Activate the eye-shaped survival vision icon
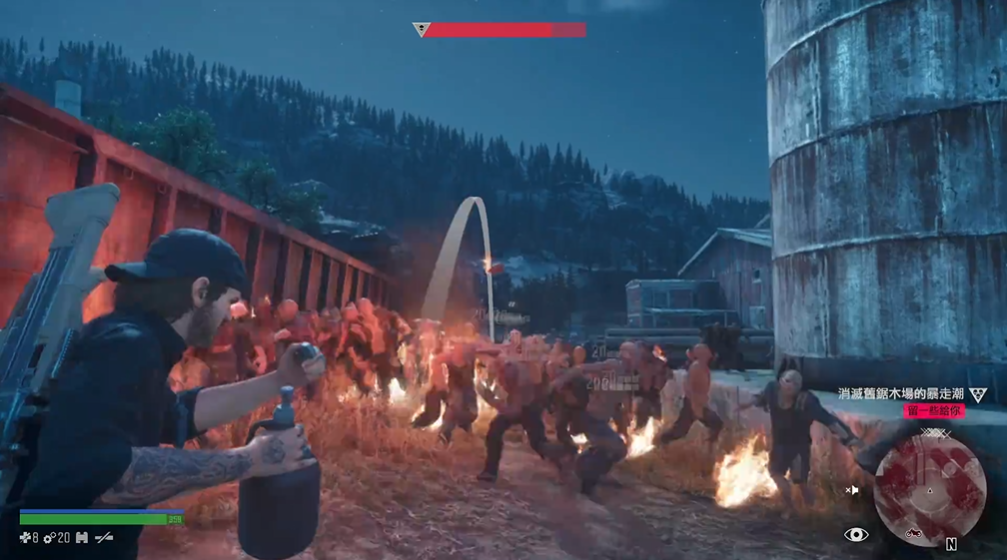Image resolution: width=1007 pixels, height=560 pixels. pyautogui.click(x=856, y=535)
